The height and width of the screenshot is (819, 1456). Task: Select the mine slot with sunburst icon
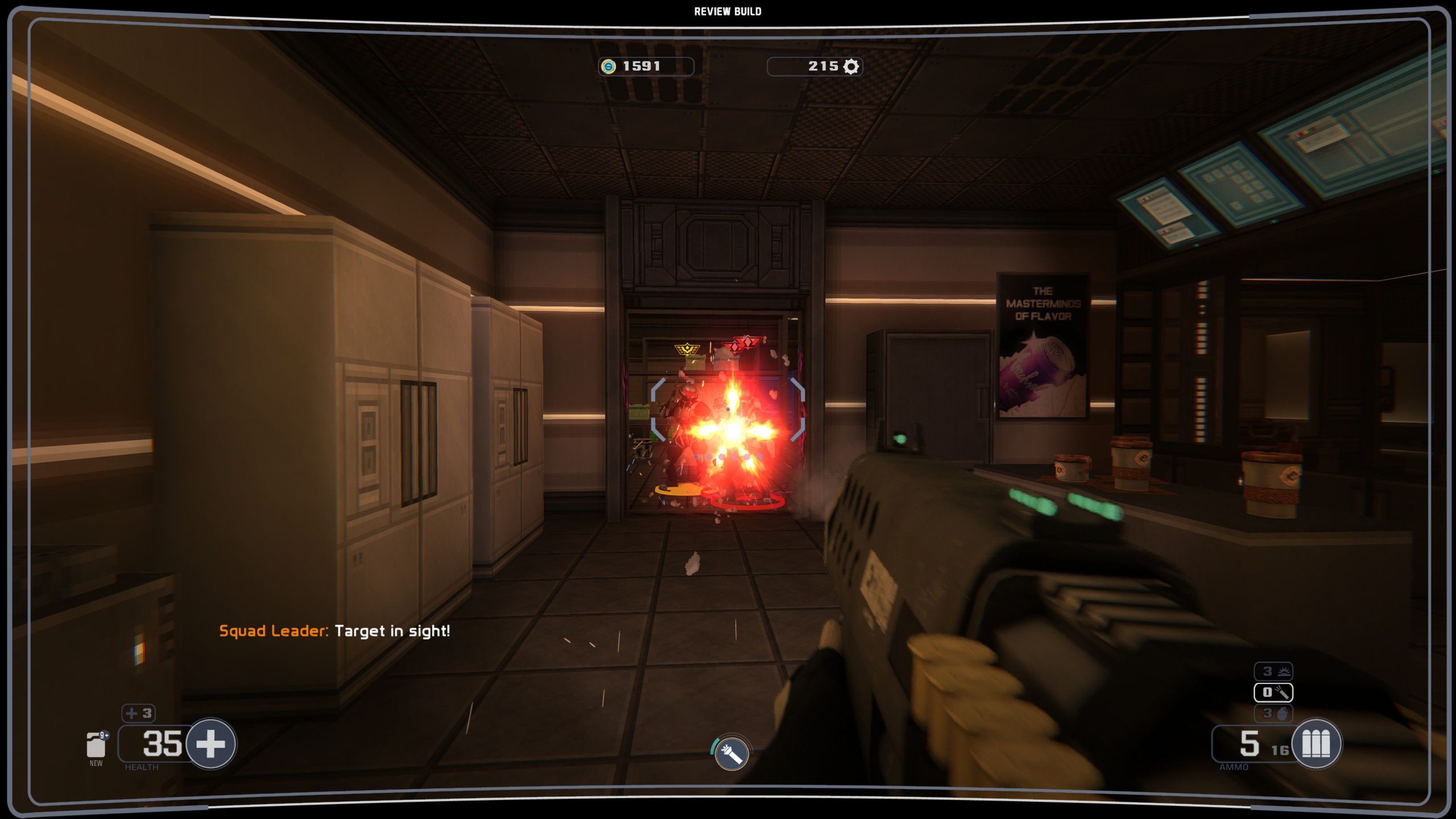click(x=1273, y=672)
